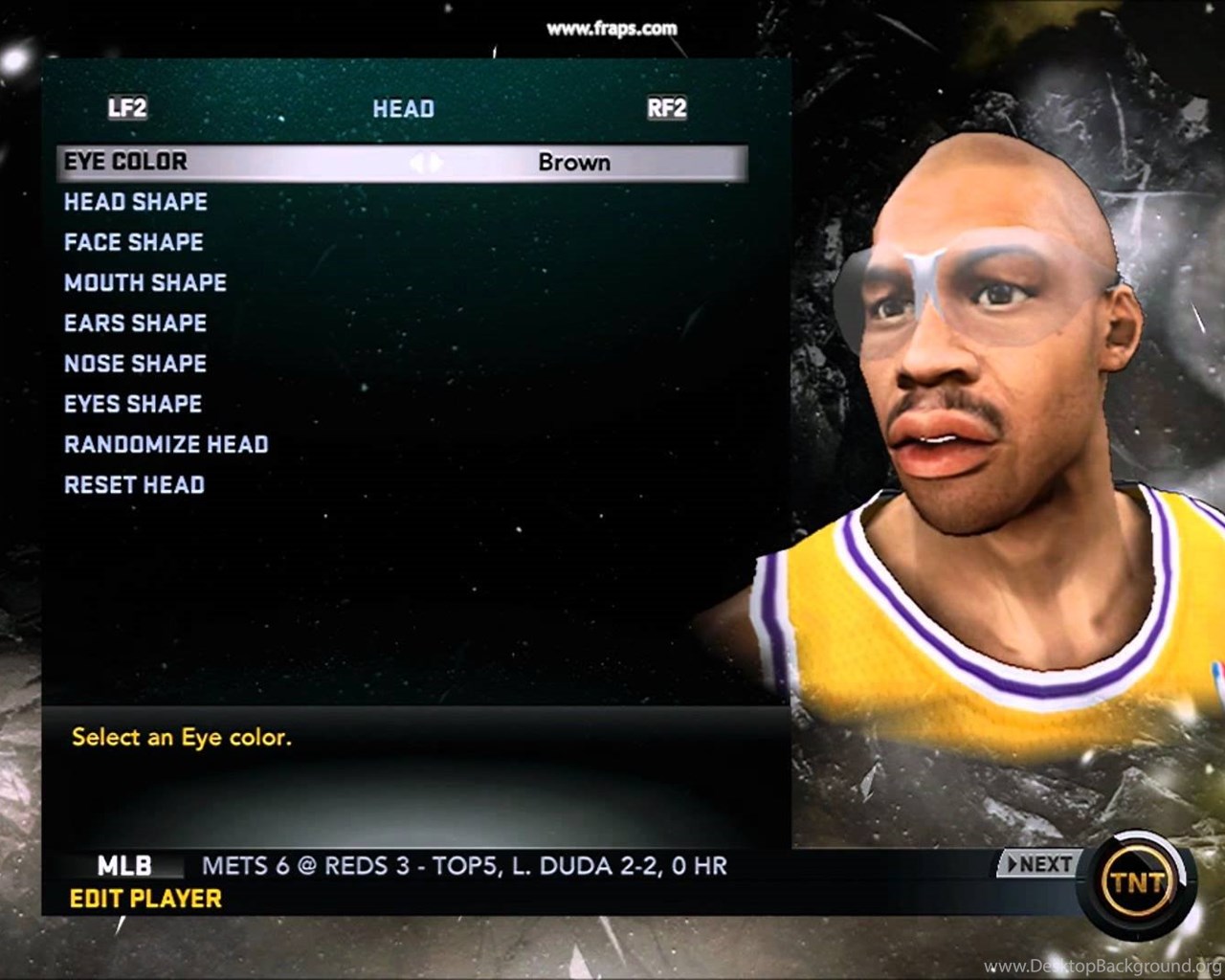Go to Nose Shape settings
This screenshot has width=1225, height=980.
tap(135, 364)
